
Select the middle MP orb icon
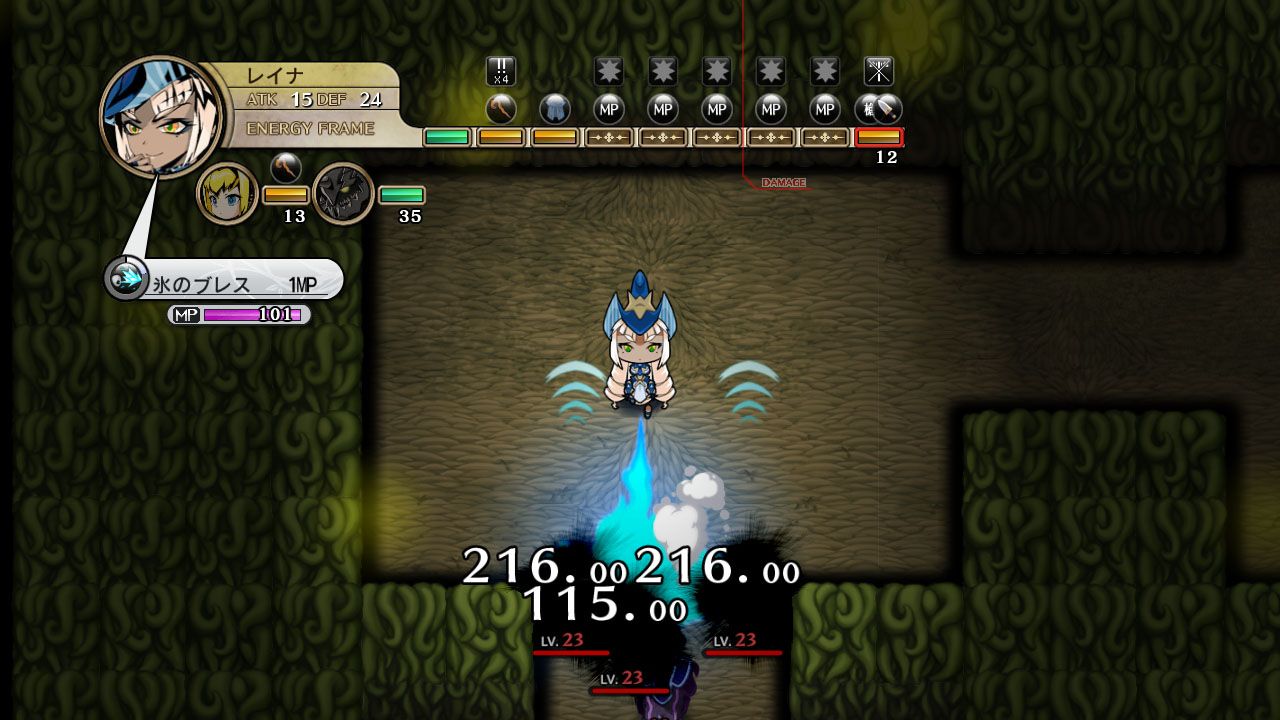click(716, 110)
